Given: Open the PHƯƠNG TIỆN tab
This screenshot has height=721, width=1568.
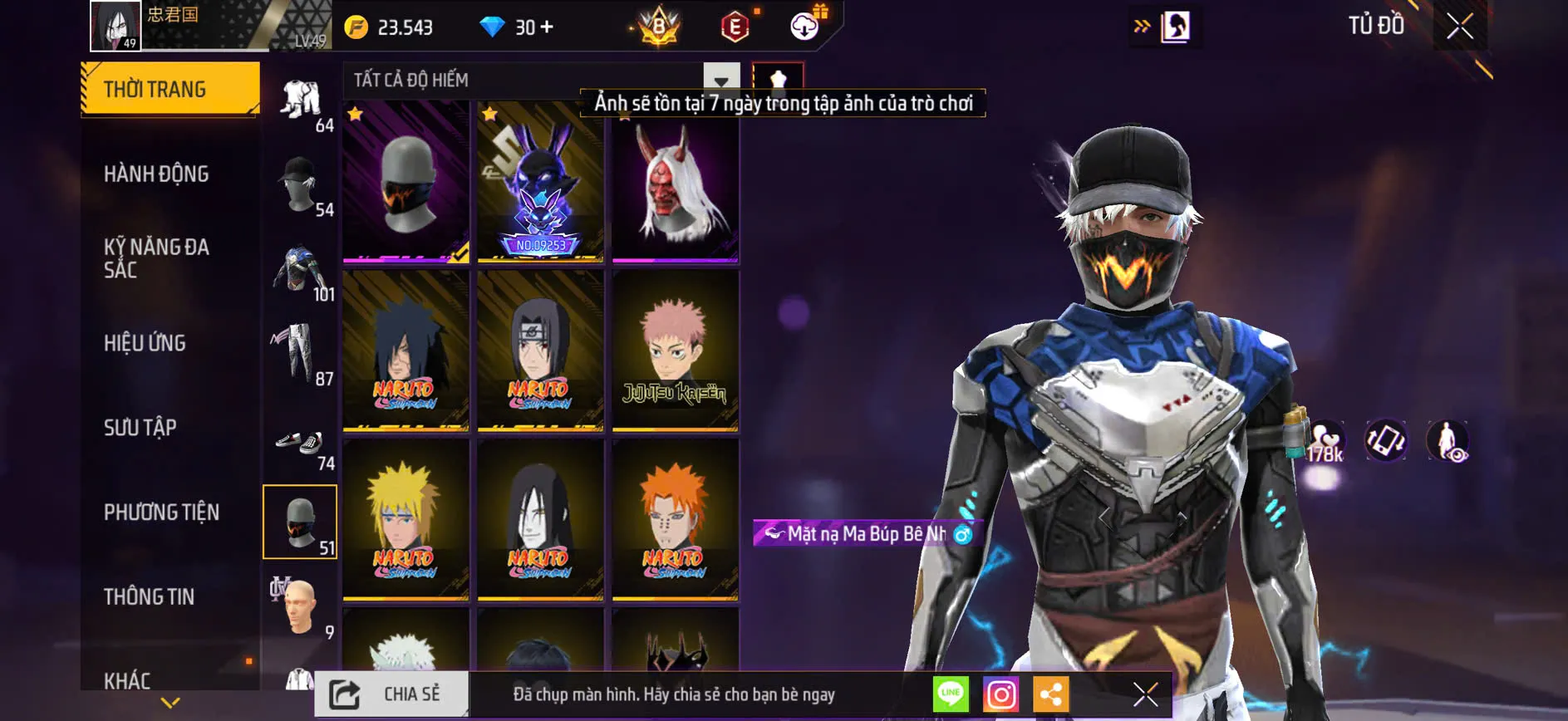Looking at the screenshot, I should [162, 513].
